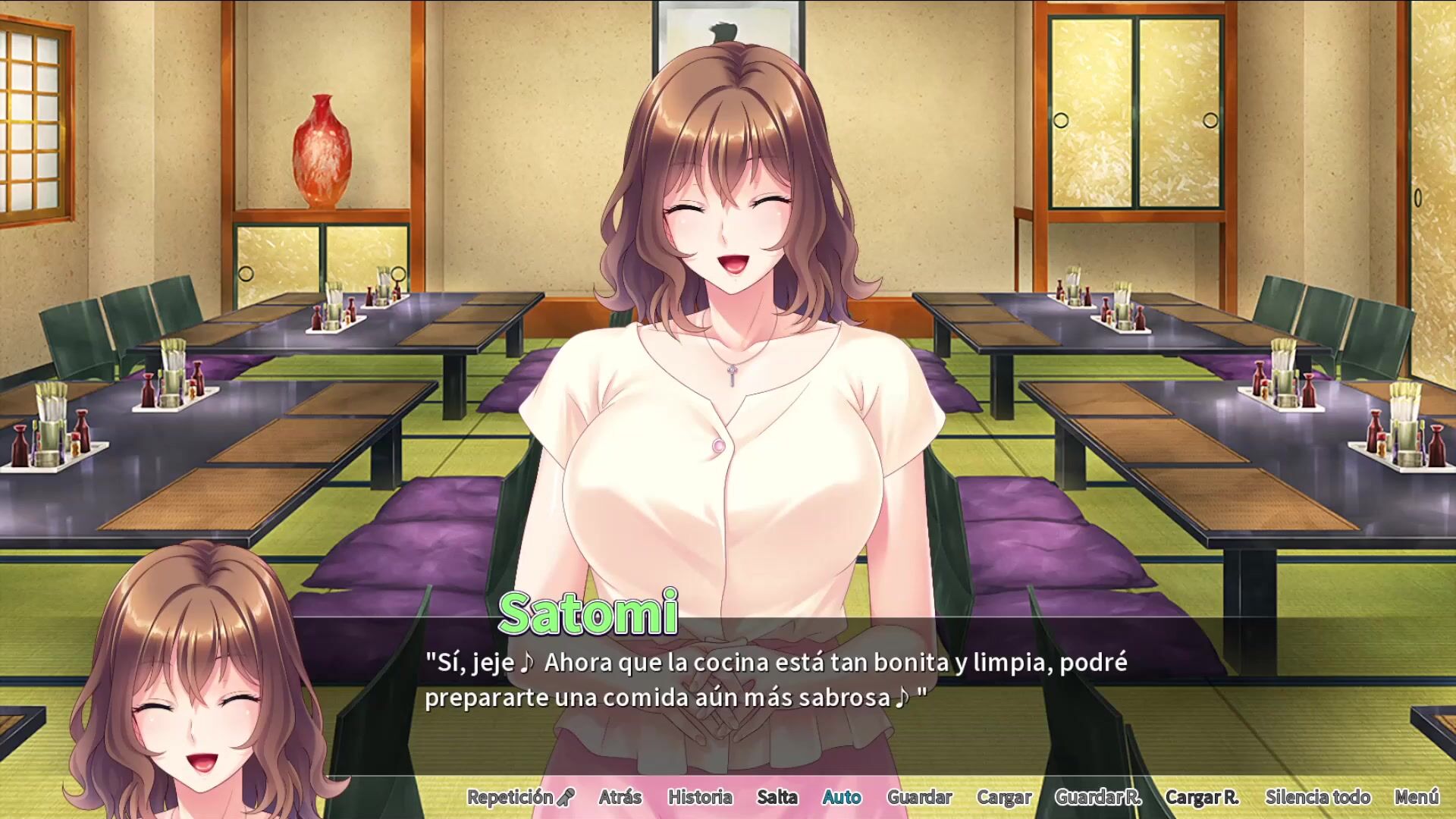Replay the voice line with Repetición
Viewport: 1456px width, 819px height.
(x=520, y=797)
